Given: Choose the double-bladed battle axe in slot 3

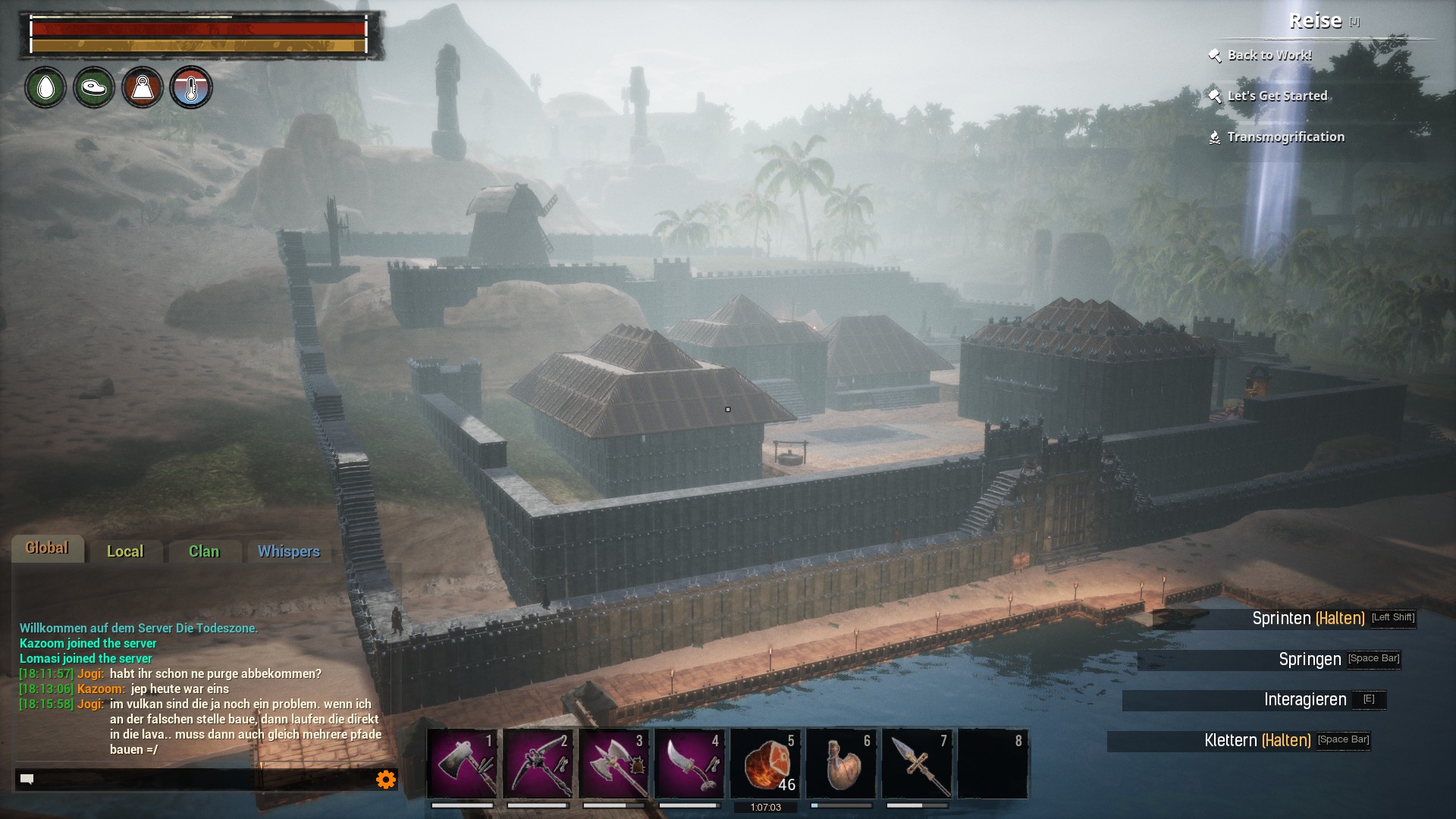Looking at the screenshot, I should (613, 764).
